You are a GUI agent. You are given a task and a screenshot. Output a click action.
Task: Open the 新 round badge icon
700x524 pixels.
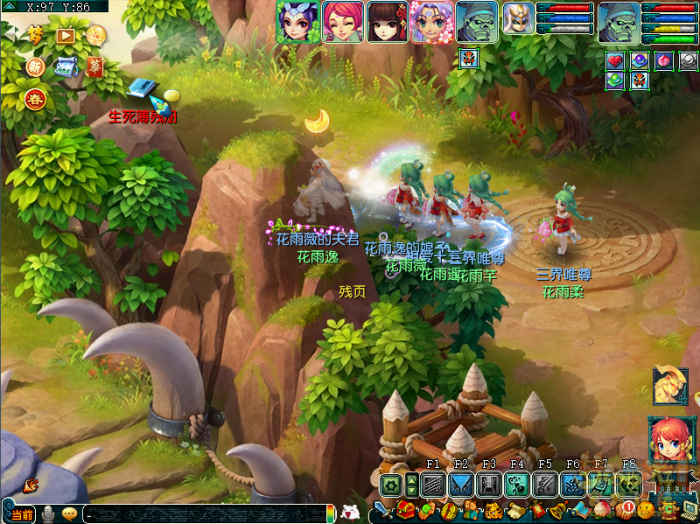click(x=36, y=67)
